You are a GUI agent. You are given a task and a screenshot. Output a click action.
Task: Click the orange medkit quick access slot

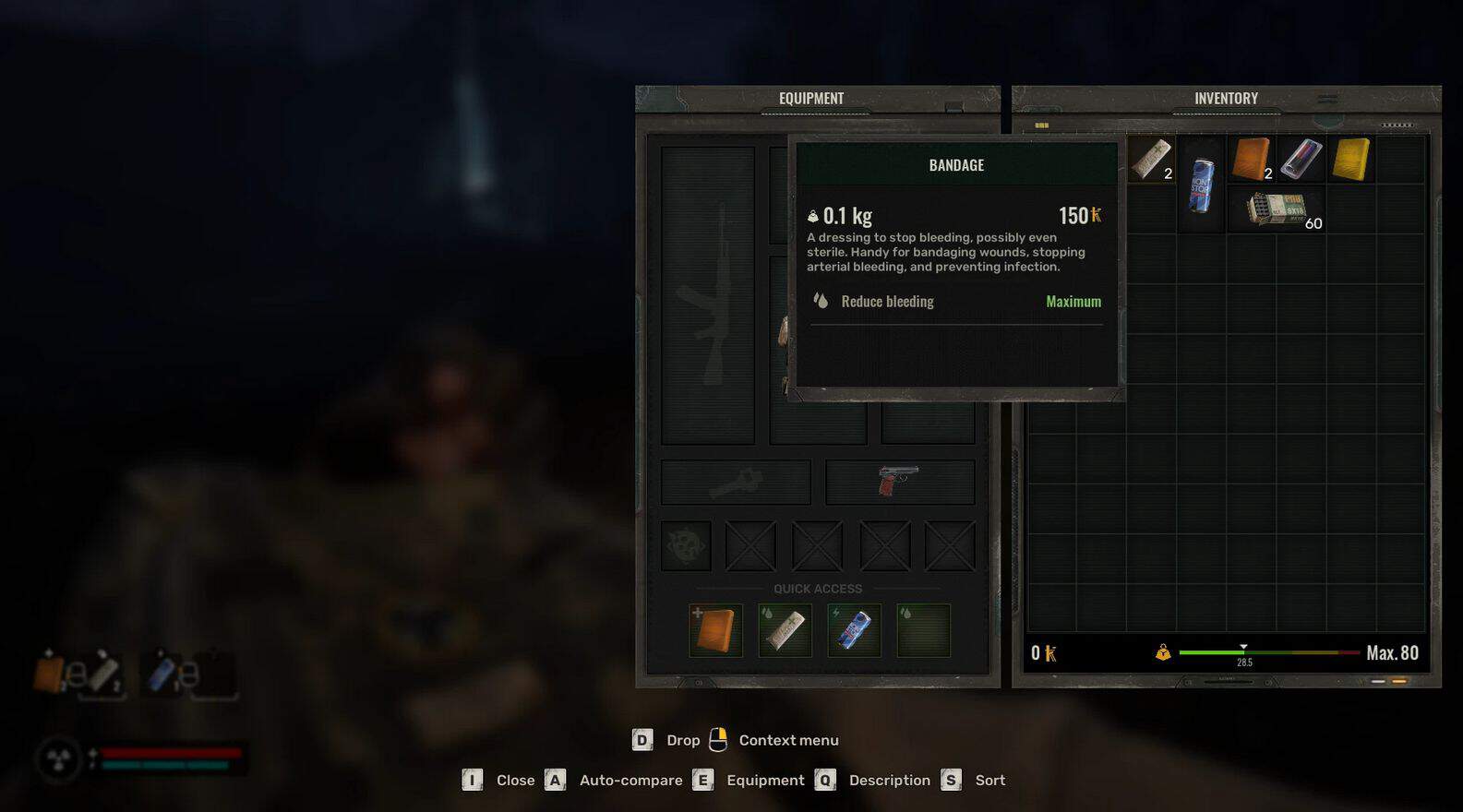click(715, 630)
